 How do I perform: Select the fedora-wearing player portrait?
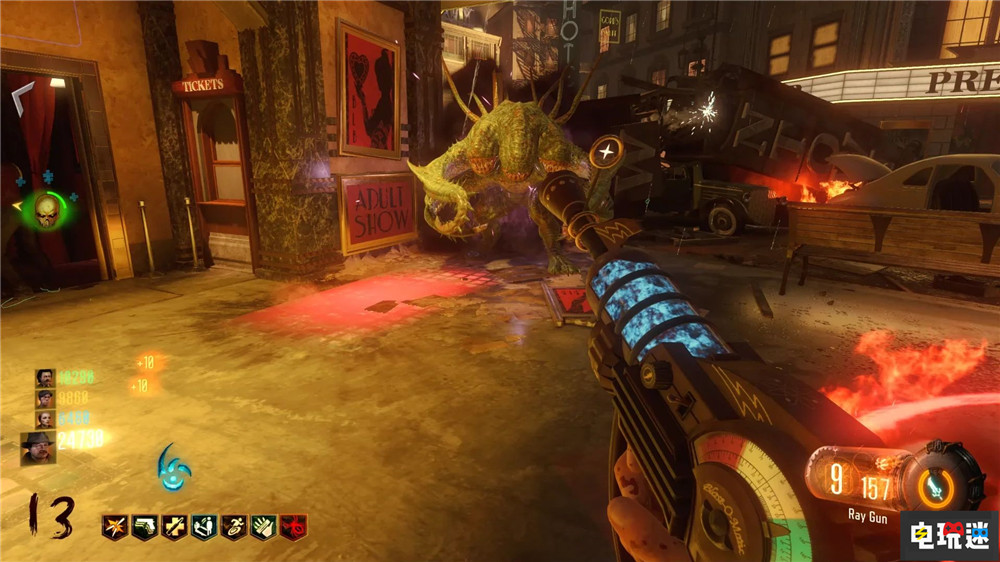(38, 447)
